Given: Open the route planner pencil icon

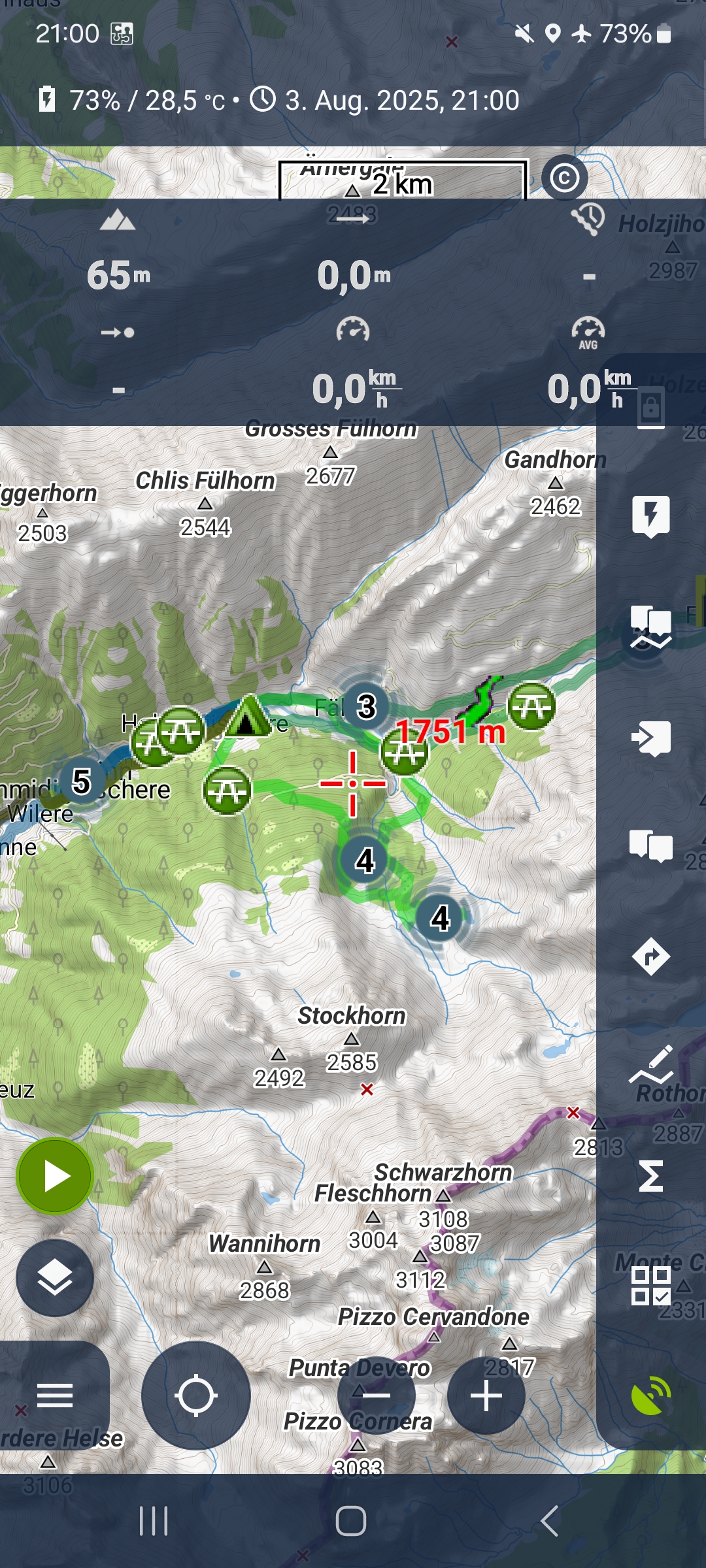Looking at the screenshot, I should (651, 1065).
